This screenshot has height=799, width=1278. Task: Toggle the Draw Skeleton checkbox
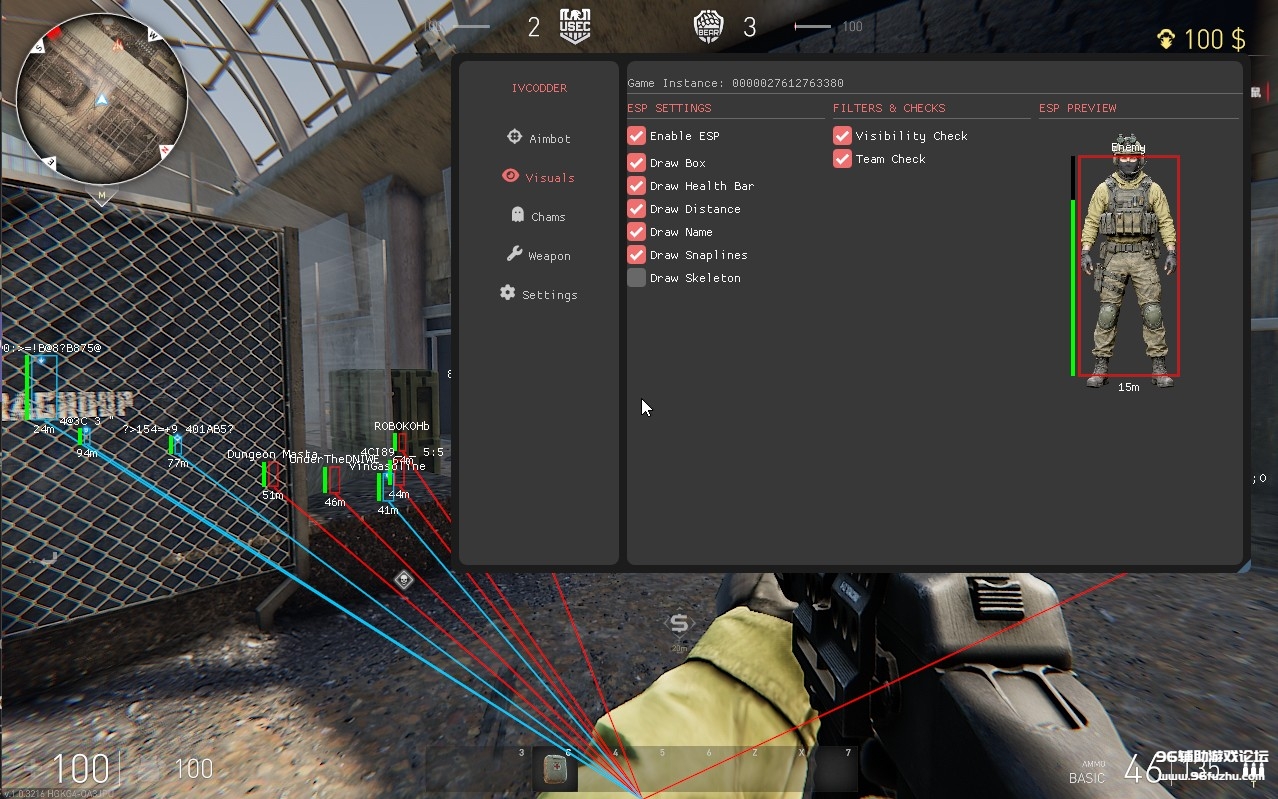point(637,278)
